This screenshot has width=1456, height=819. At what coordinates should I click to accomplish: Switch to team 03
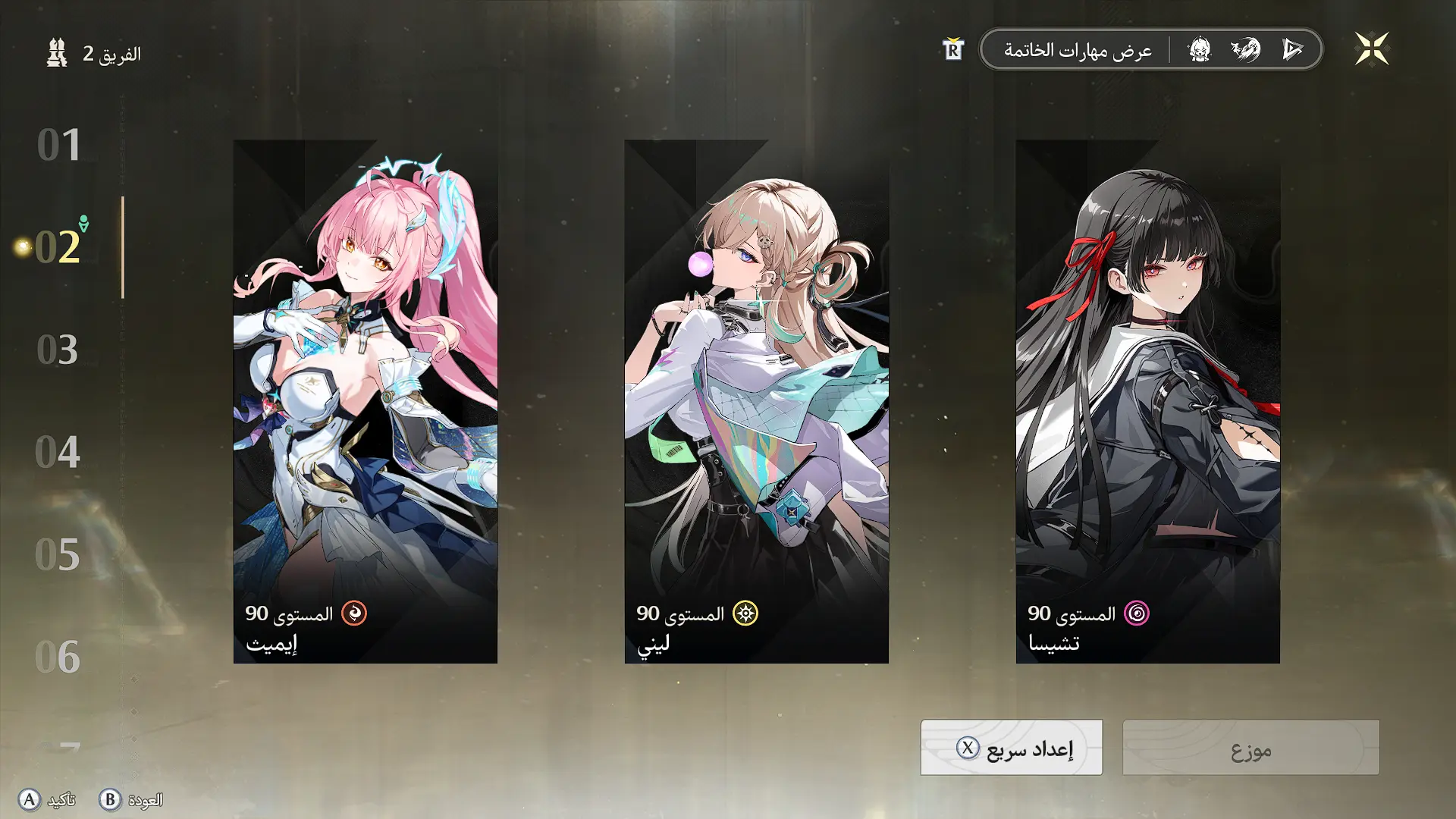[58, 350]
